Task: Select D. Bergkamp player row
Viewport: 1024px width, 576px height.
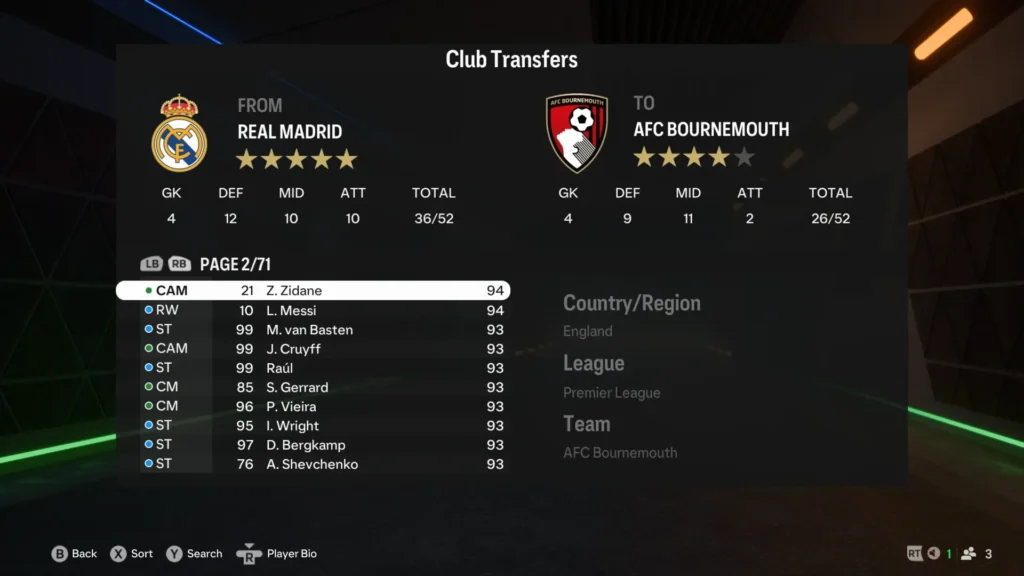Action: (x=313, y=445)
